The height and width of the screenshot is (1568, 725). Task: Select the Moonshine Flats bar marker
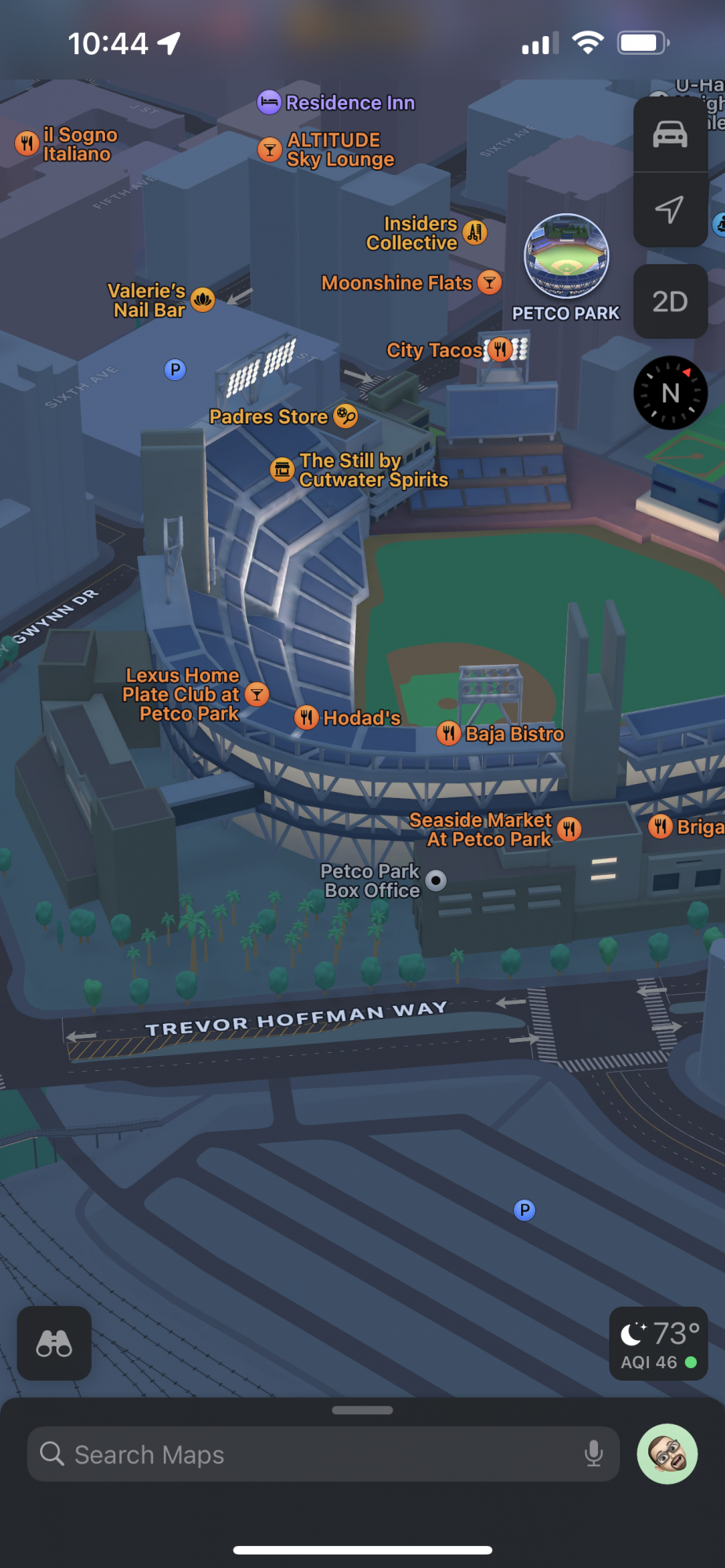coord(489,282)
